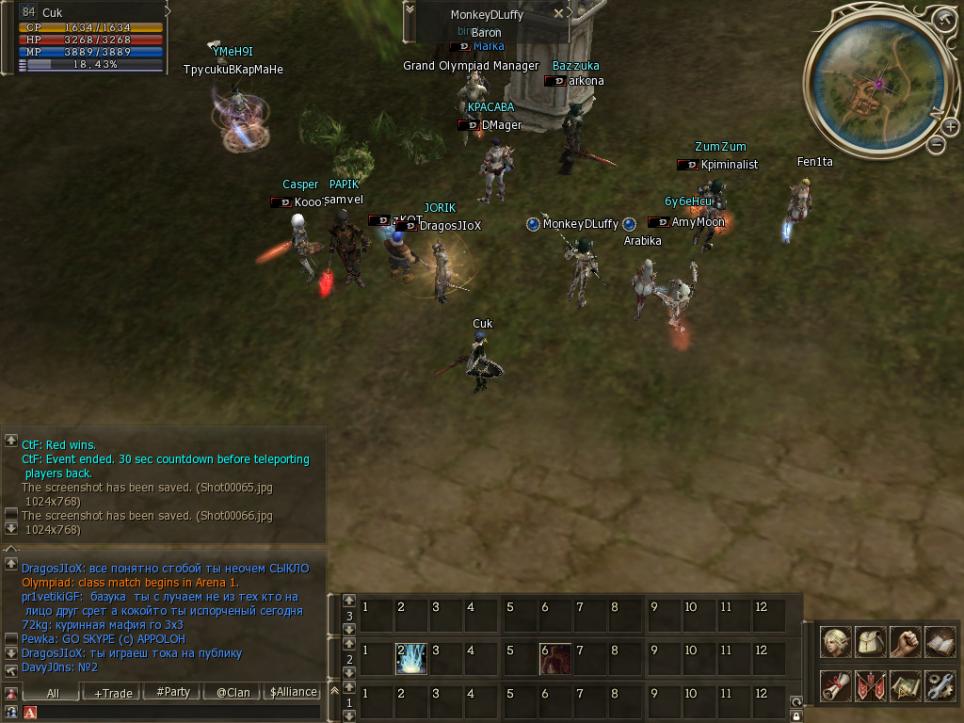Screen dimensions: 964x723
Task: Open the world map parchment icon
Action: [x=905, y=686]
